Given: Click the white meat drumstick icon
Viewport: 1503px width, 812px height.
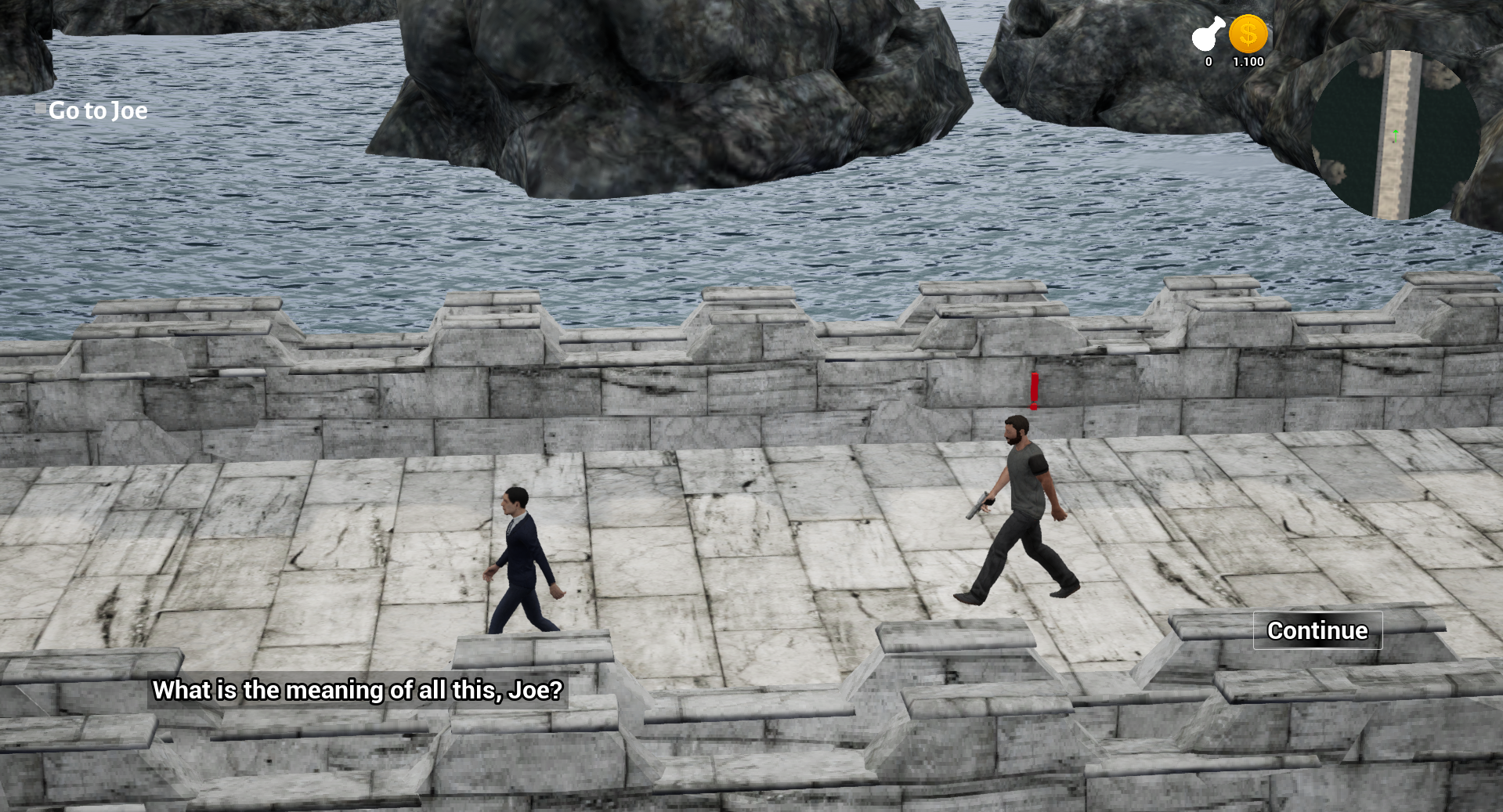Looking at the screenshot, I should click(x=1208, y=34).
